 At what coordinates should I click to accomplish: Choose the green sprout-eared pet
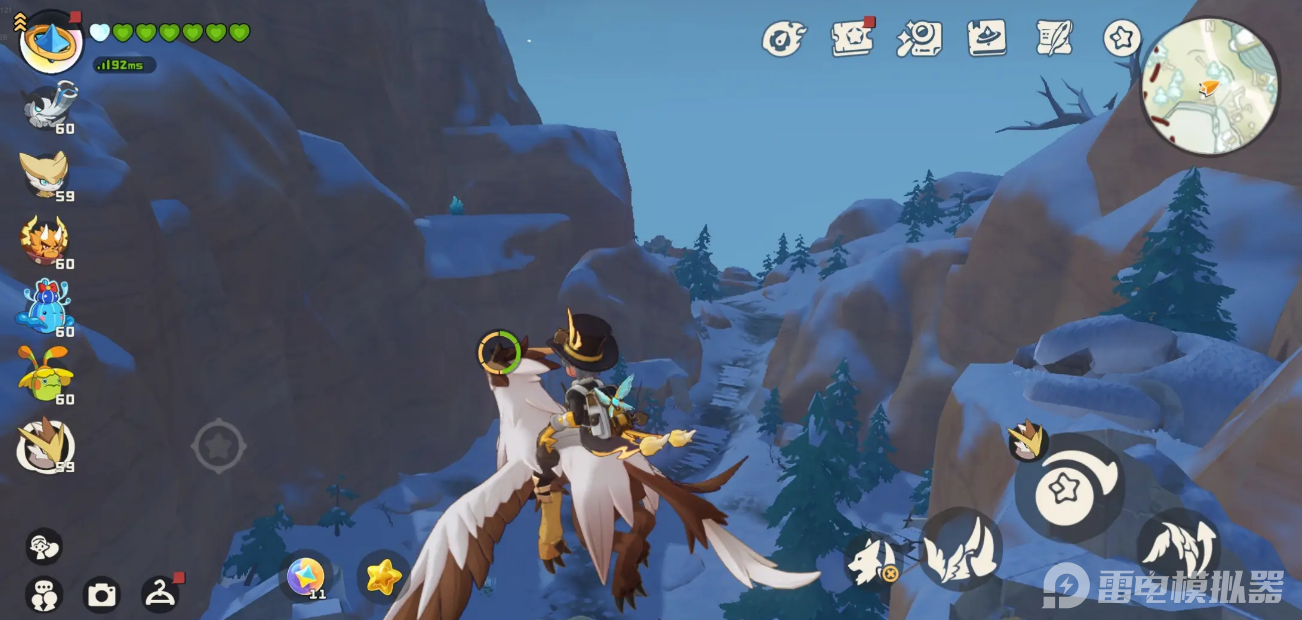coord(45,375)
